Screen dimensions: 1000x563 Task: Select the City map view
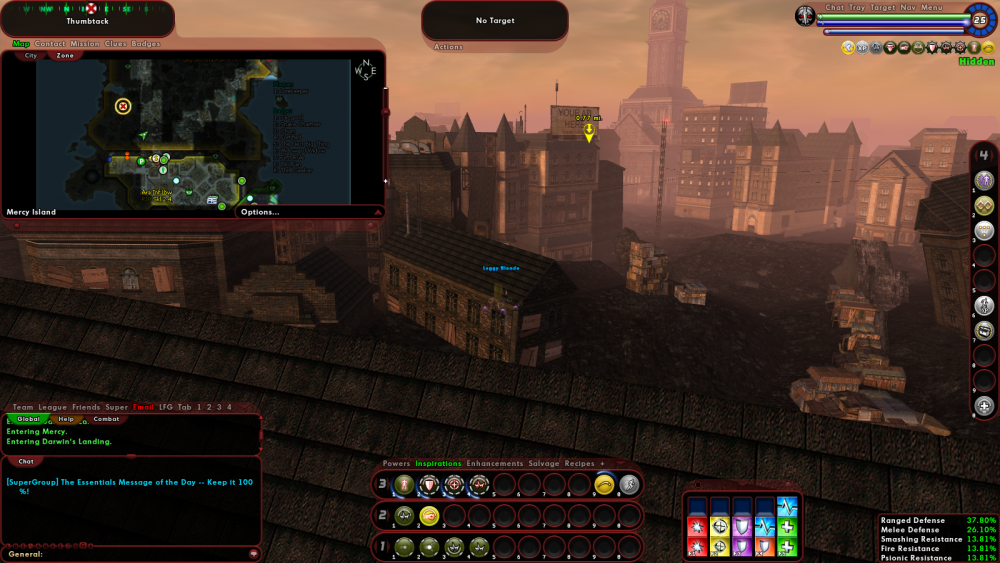point(30,56)
